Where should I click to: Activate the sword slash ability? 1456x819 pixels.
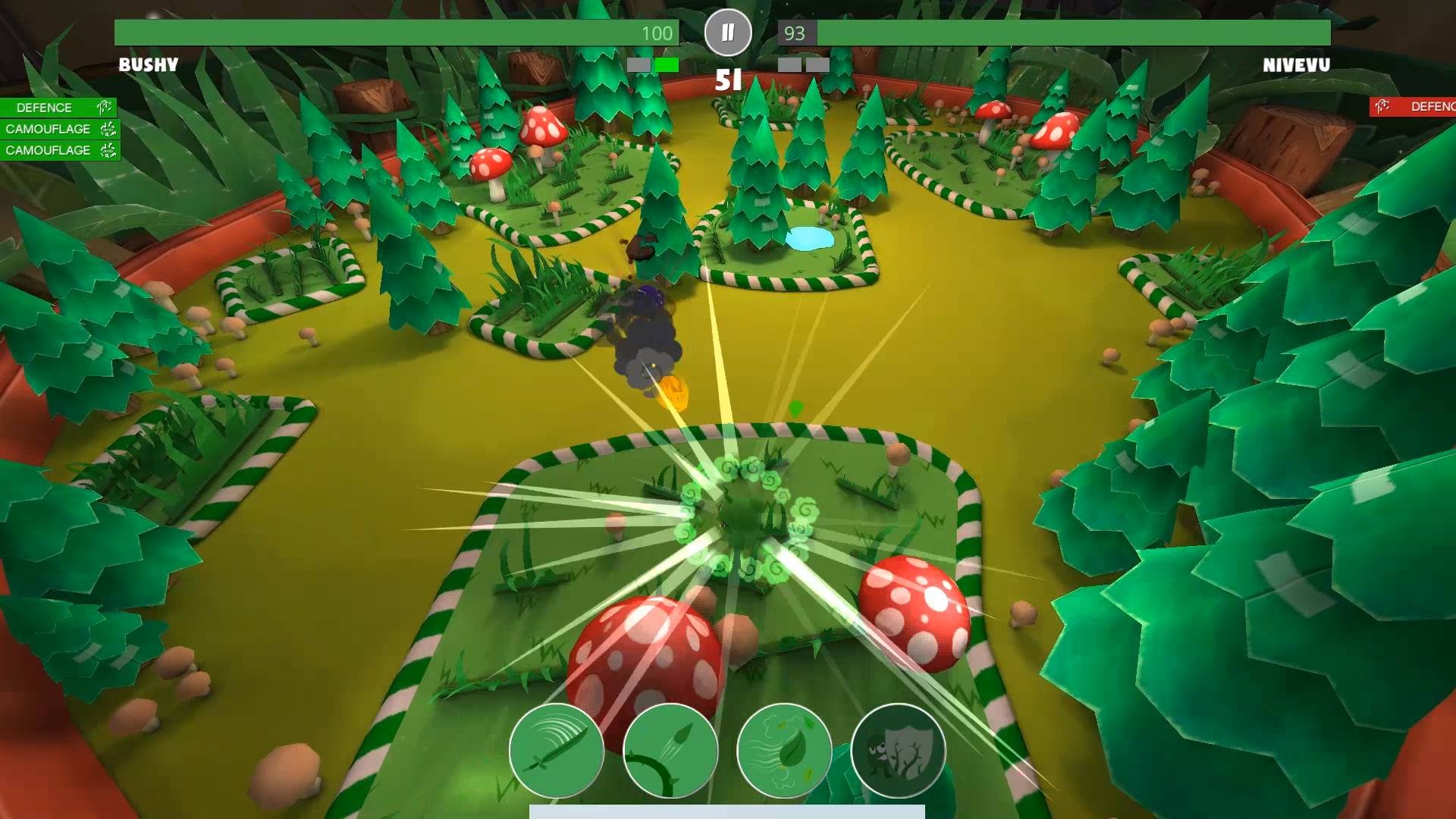pos(556,751)
